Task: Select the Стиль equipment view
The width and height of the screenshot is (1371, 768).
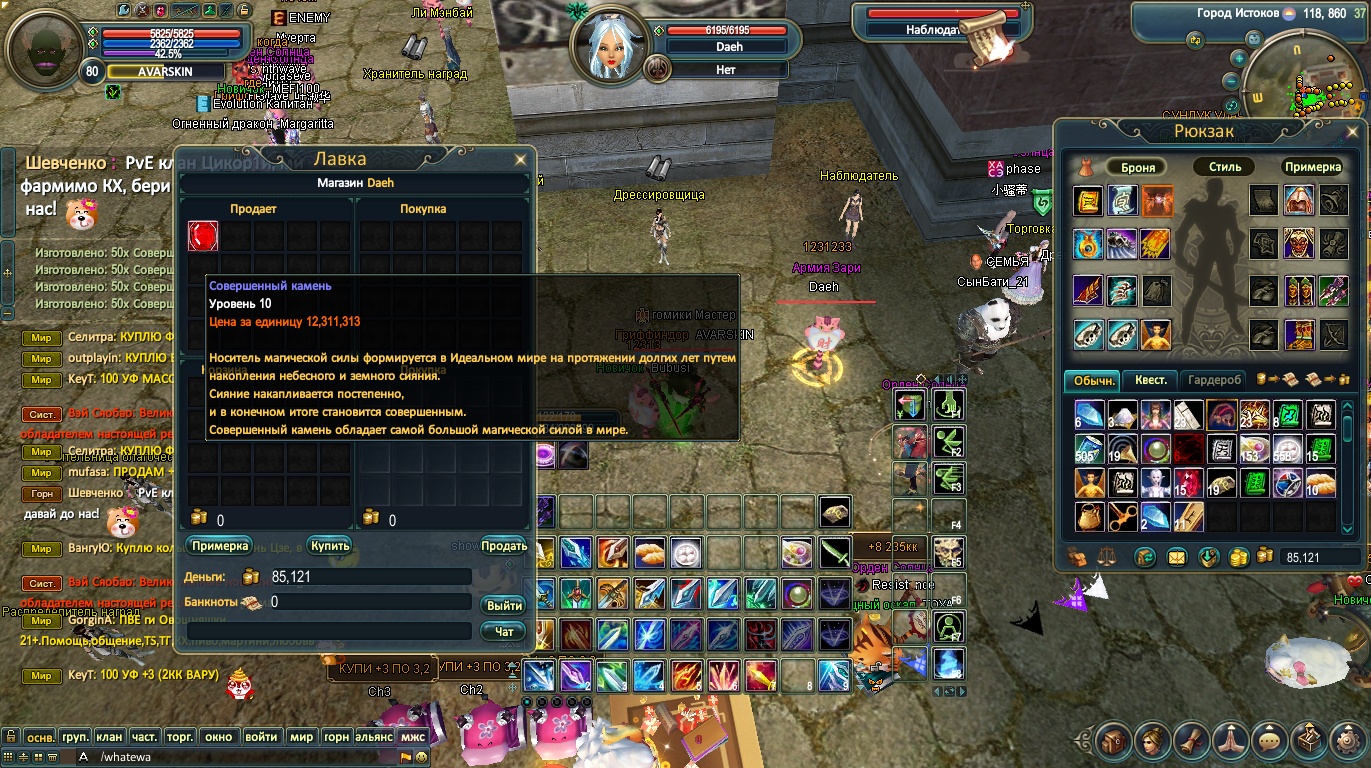Action: 1225,167
